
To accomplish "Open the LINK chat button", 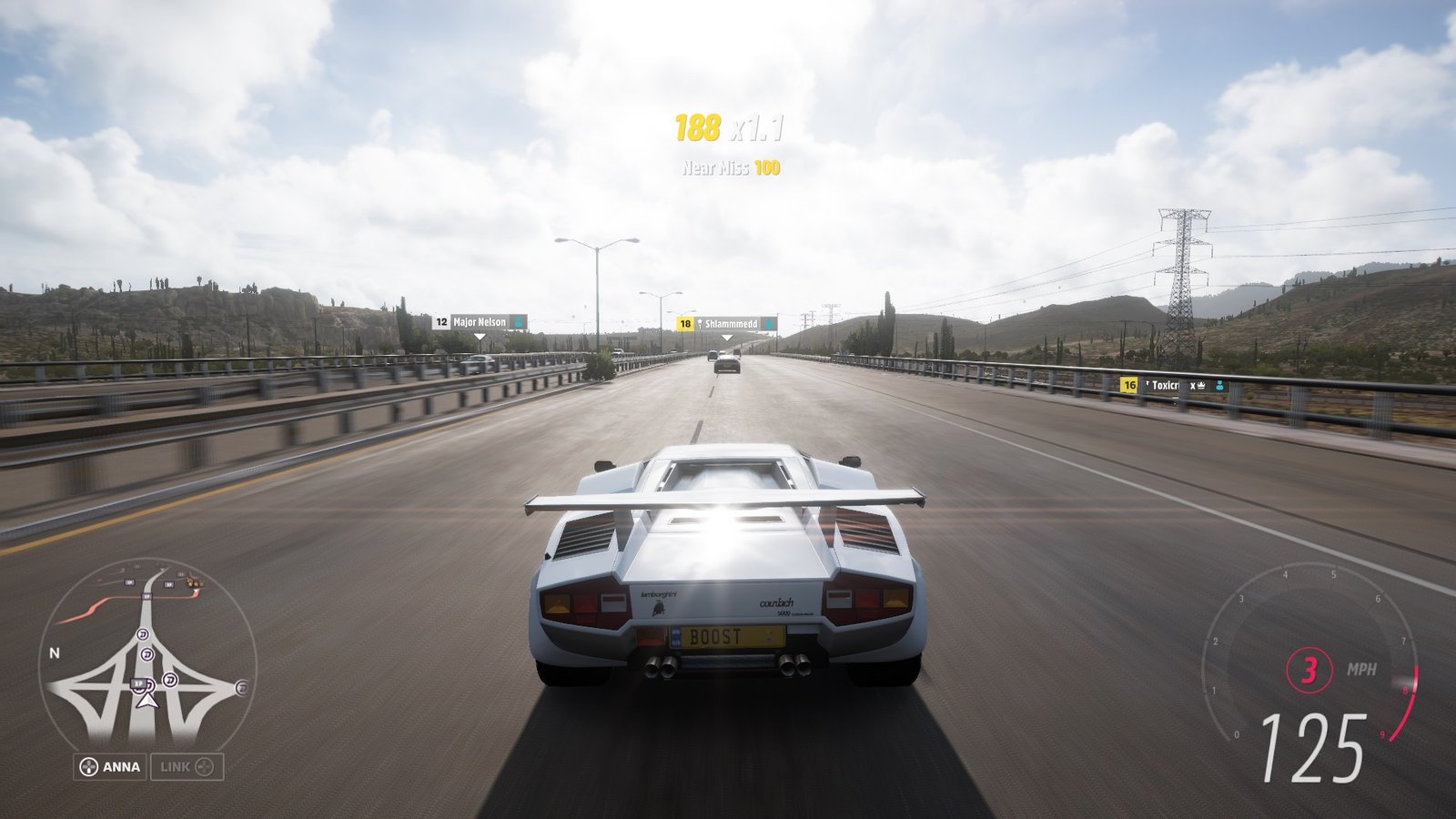I will coord(187,766).
